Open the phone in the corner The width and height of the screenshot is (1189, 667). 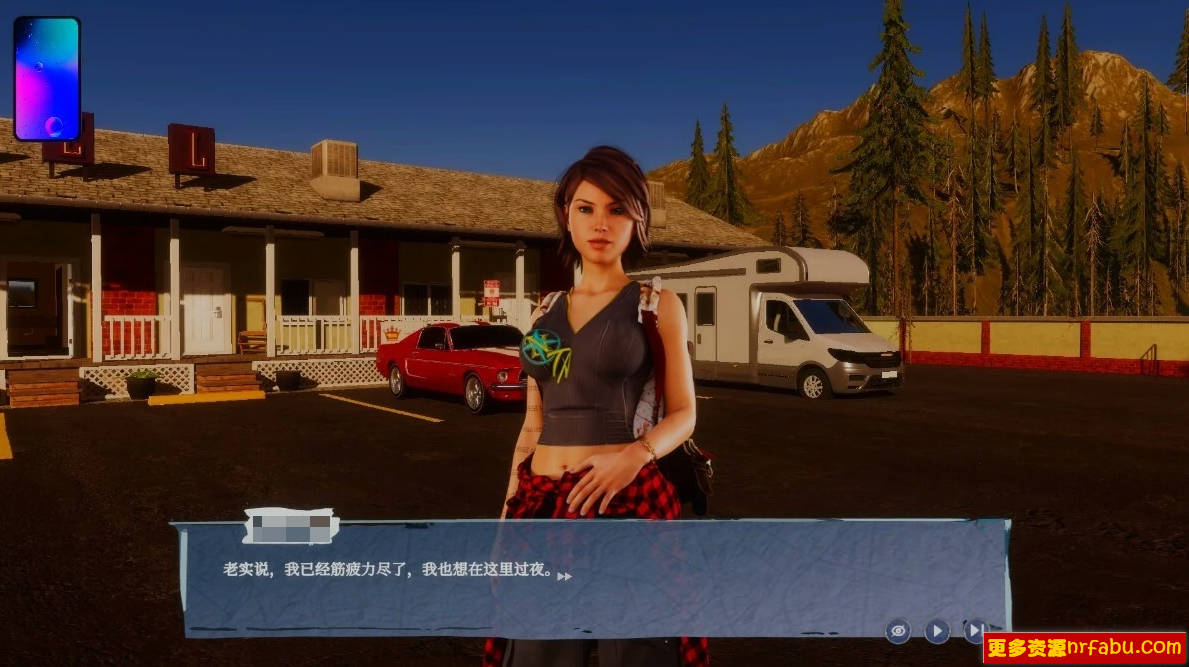(47, 78)
